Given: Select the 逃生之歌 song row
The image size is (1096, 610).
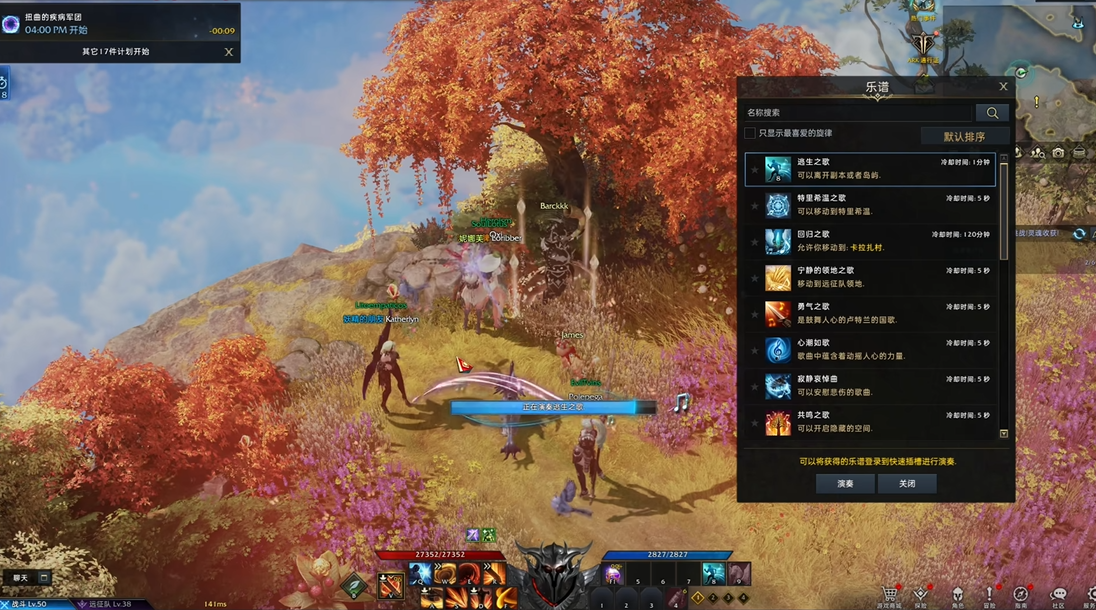Looking at the screenshot, I should pos(869,169).
